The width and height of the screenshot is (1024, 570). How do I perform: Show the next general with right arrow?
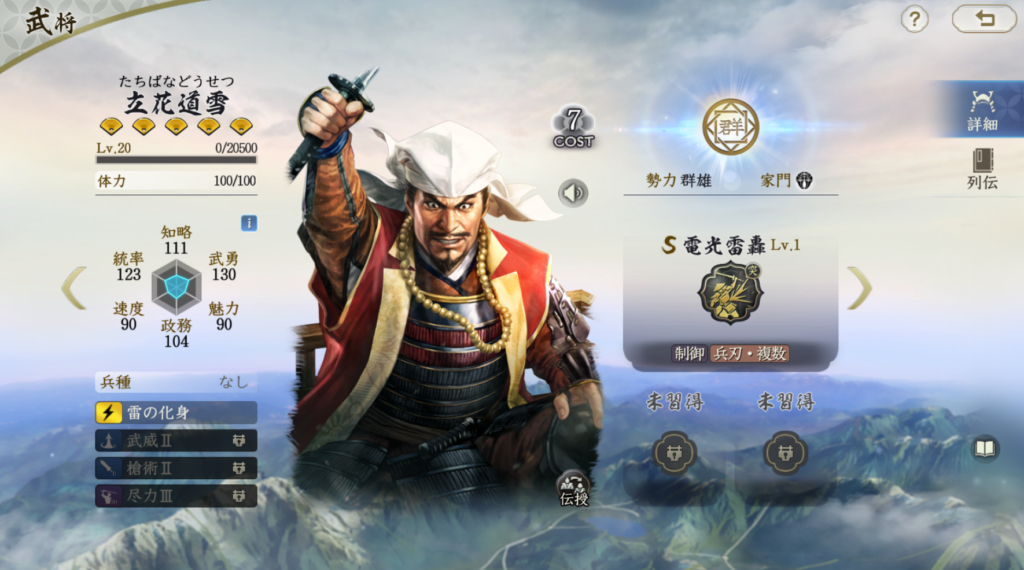pyautogui.click(x=859, y=288)
